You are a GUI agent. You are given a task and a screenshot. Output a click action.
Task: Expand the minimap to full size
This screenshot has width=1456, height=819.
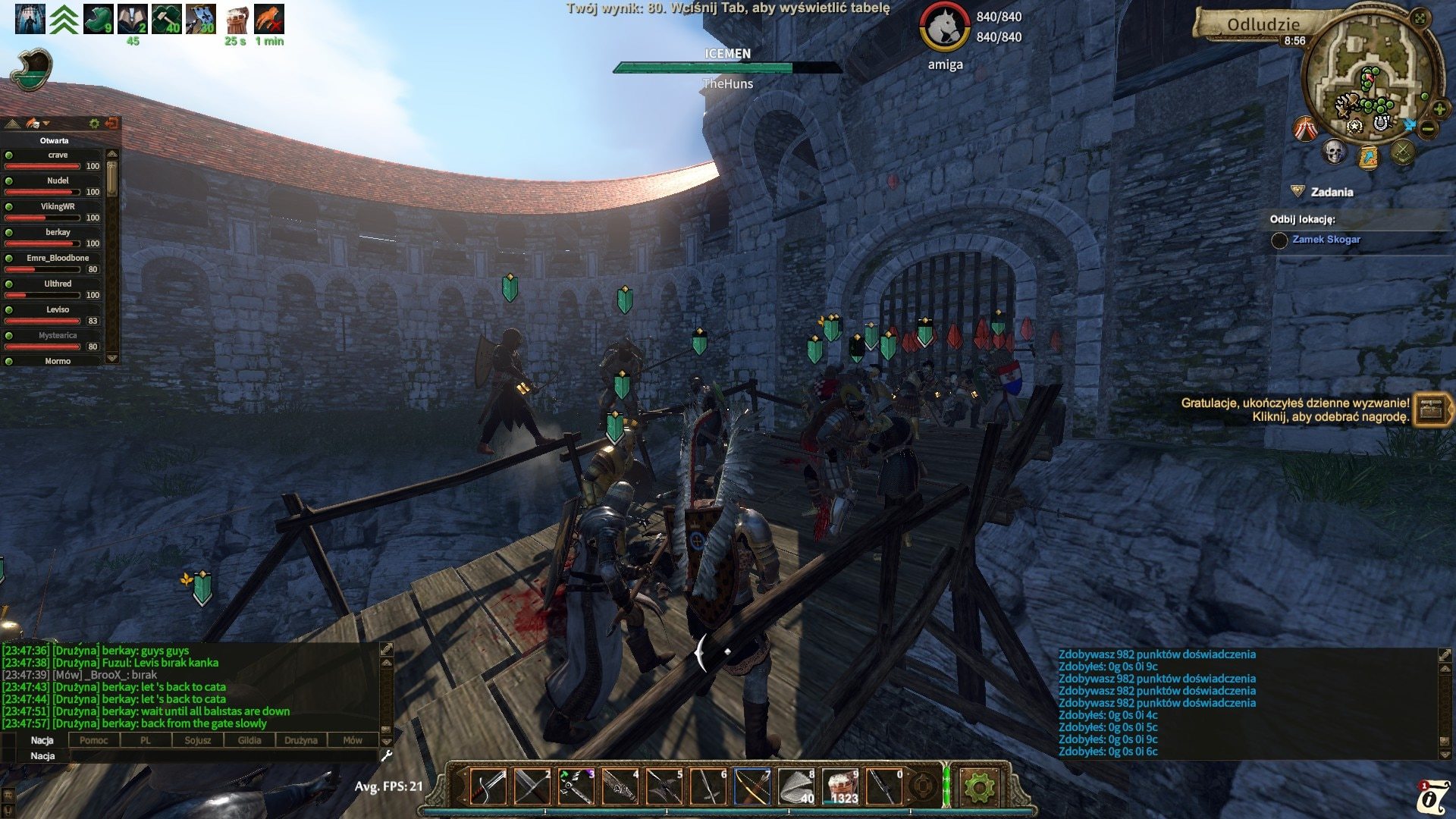point(1420,18)
